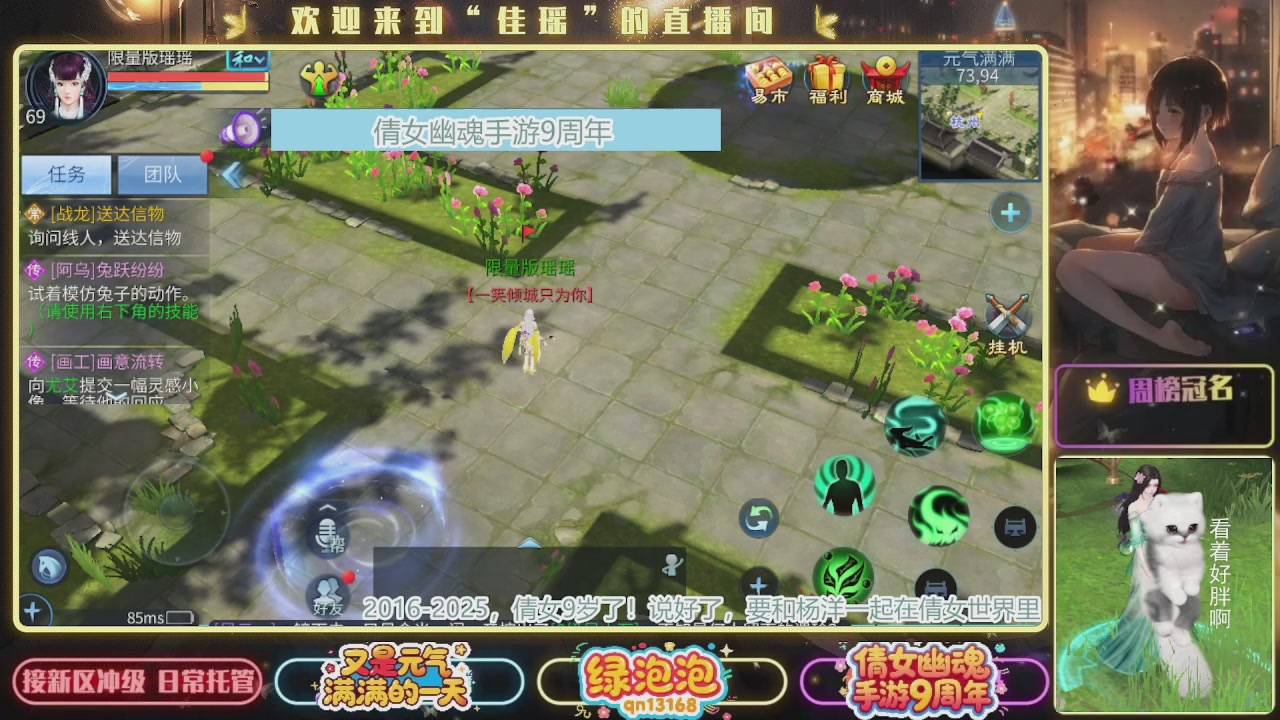Switch to the 团队 team tab
Image resolution: width=1280 pixels, height=720 pixels.
click(x=161, y=174)
